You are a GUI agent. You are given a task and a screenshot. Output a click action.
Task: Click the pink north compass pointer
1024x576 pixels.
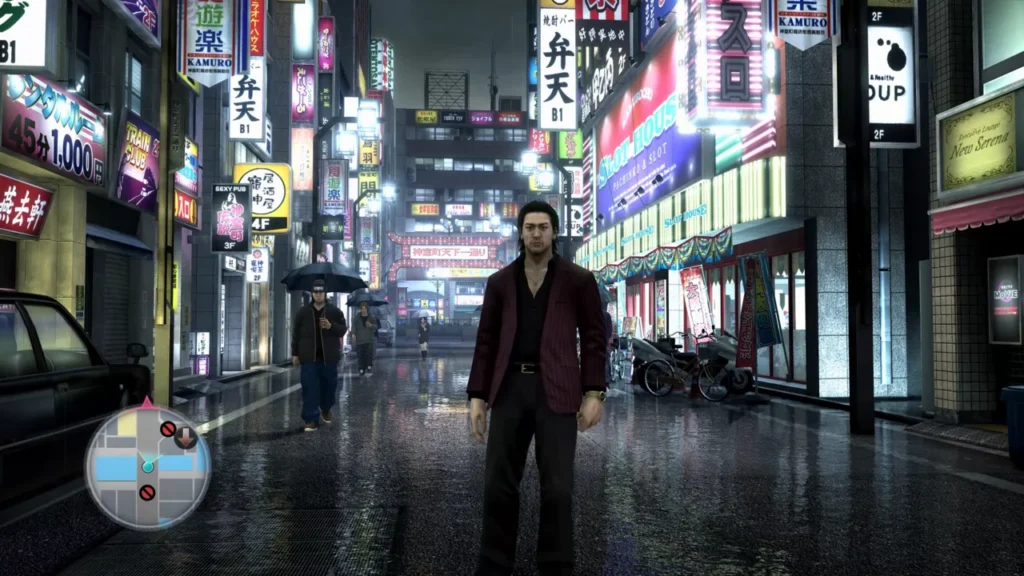click(x=147, y=402)
